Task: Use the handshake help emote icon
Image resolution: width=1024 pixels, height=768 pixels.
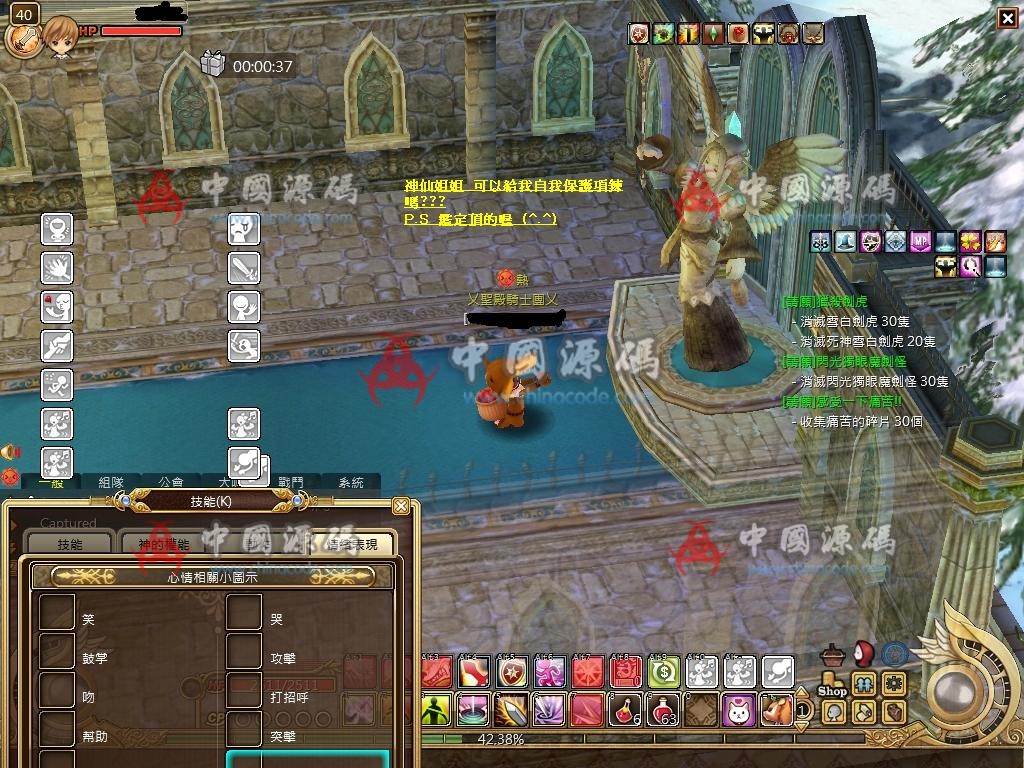Action: [x=57, y=346]
